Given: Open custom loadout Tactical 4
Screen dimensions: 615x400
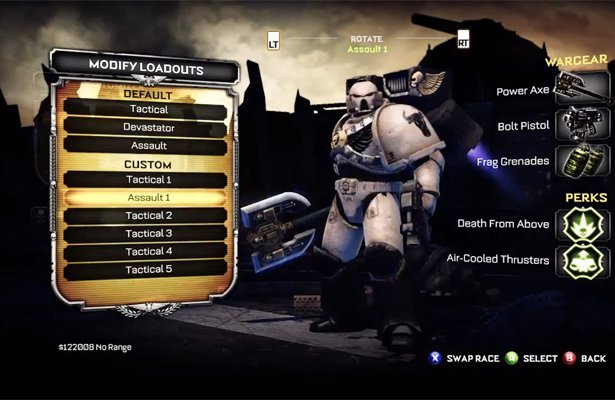Looking at the screenshot, I should (148, 251).
